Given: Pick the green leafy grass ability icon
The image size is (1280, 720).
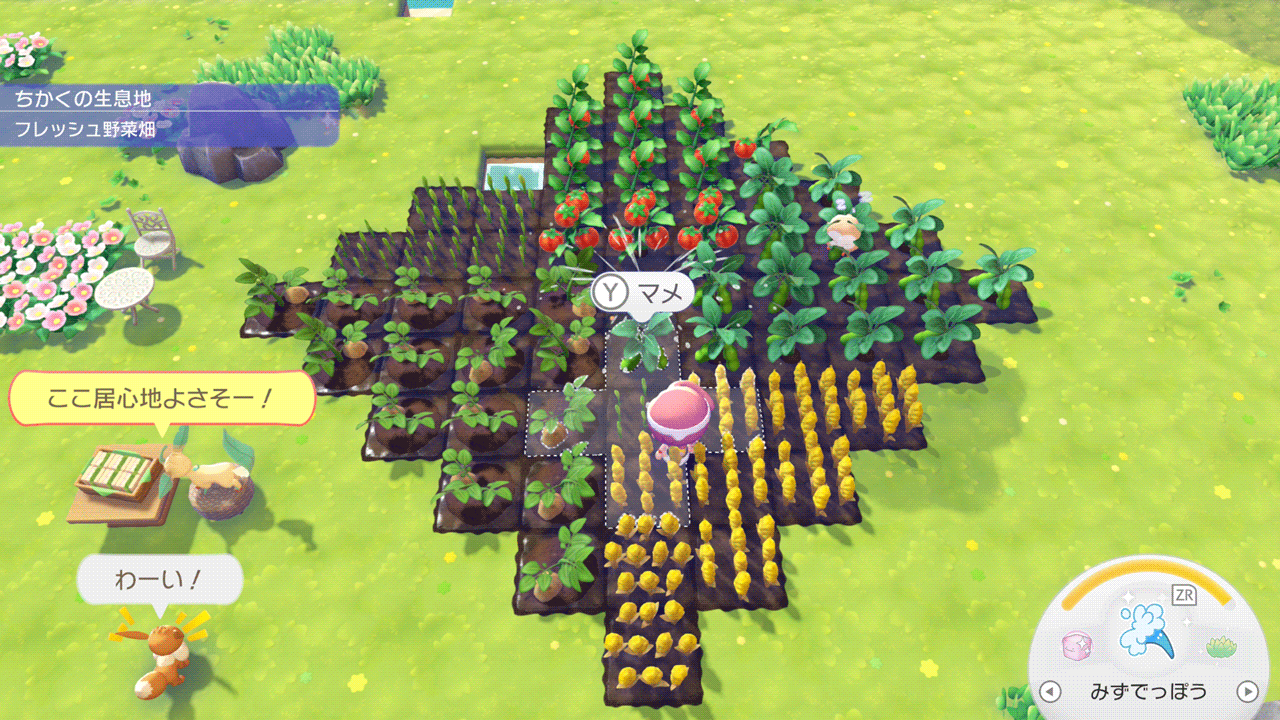Looking at the screenshot, I should click(x=1221, y=647).
